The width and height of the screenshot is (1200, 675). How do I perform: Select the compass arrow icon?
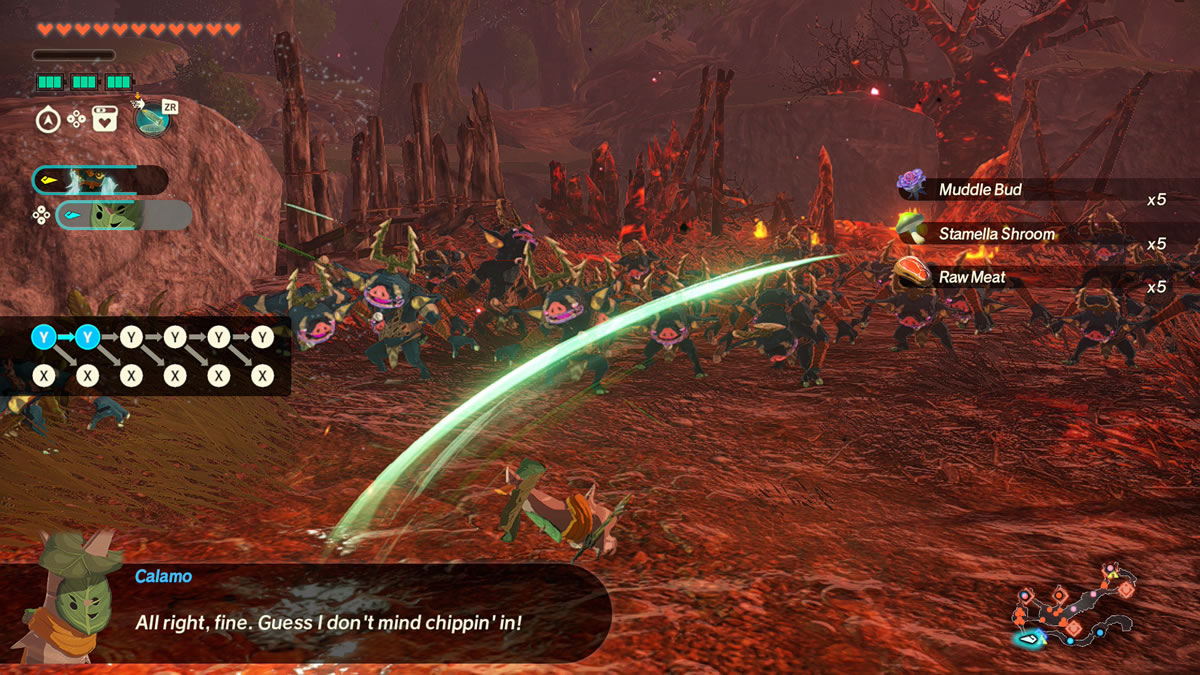pos(47,120)
